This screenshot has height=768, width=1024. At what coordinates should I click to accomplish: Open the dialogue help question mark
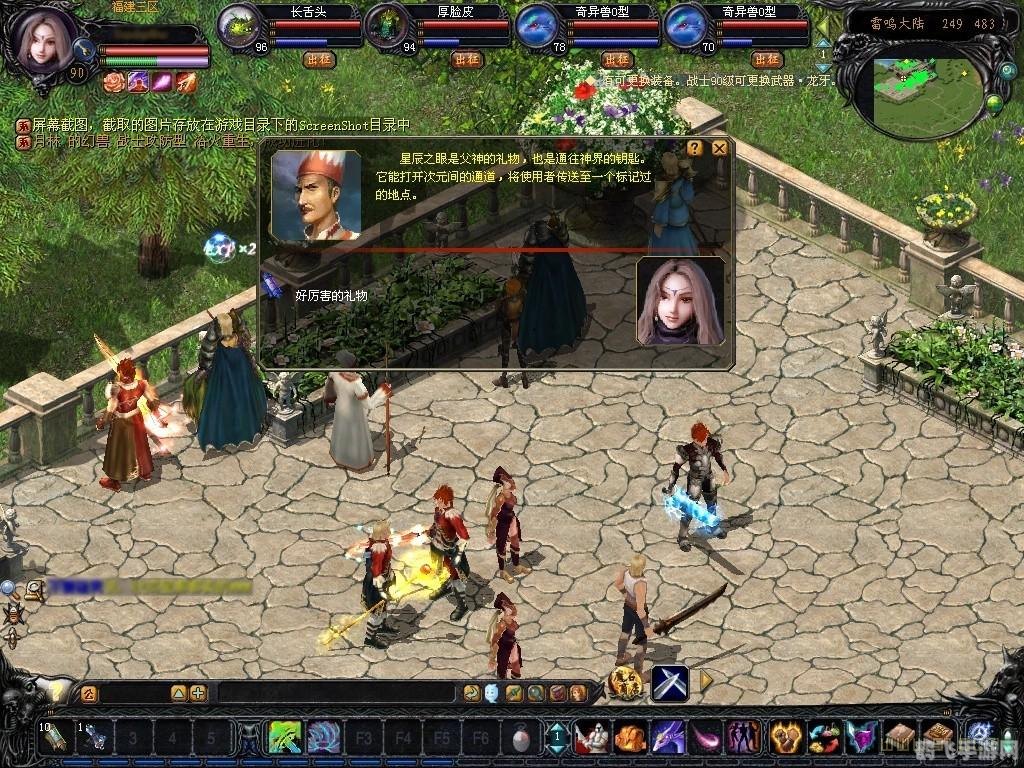click(x=694, y=148)
